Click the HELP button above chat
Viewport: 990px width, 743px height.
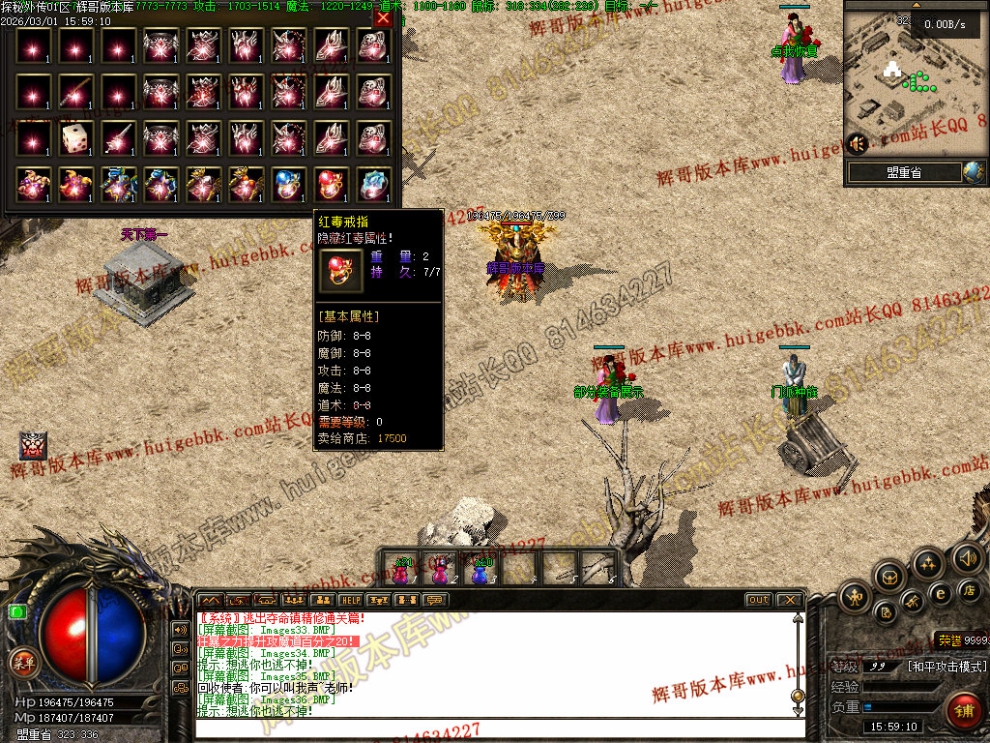[349, 600]
